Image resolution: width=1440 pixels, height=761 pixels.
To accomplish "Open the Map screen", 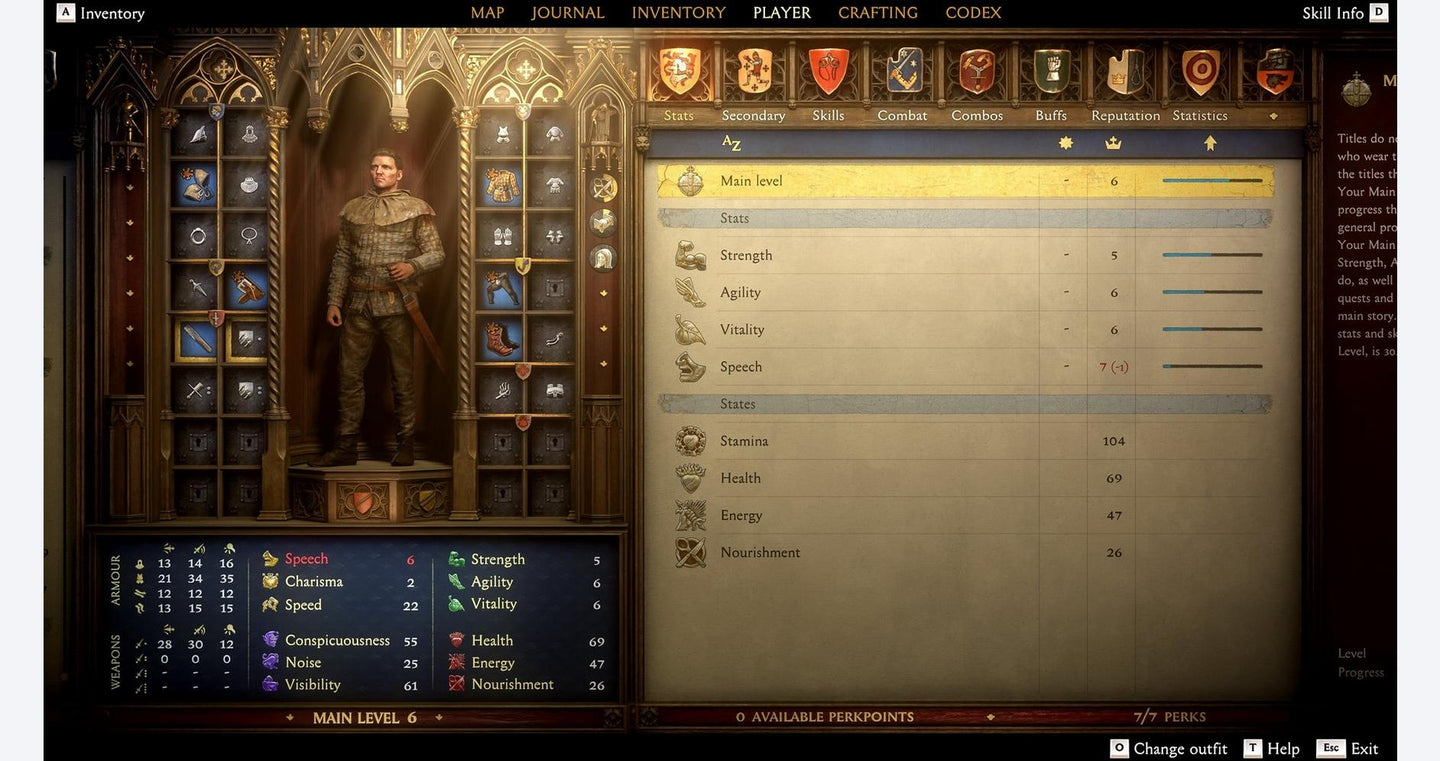I will tap(487, 13).
